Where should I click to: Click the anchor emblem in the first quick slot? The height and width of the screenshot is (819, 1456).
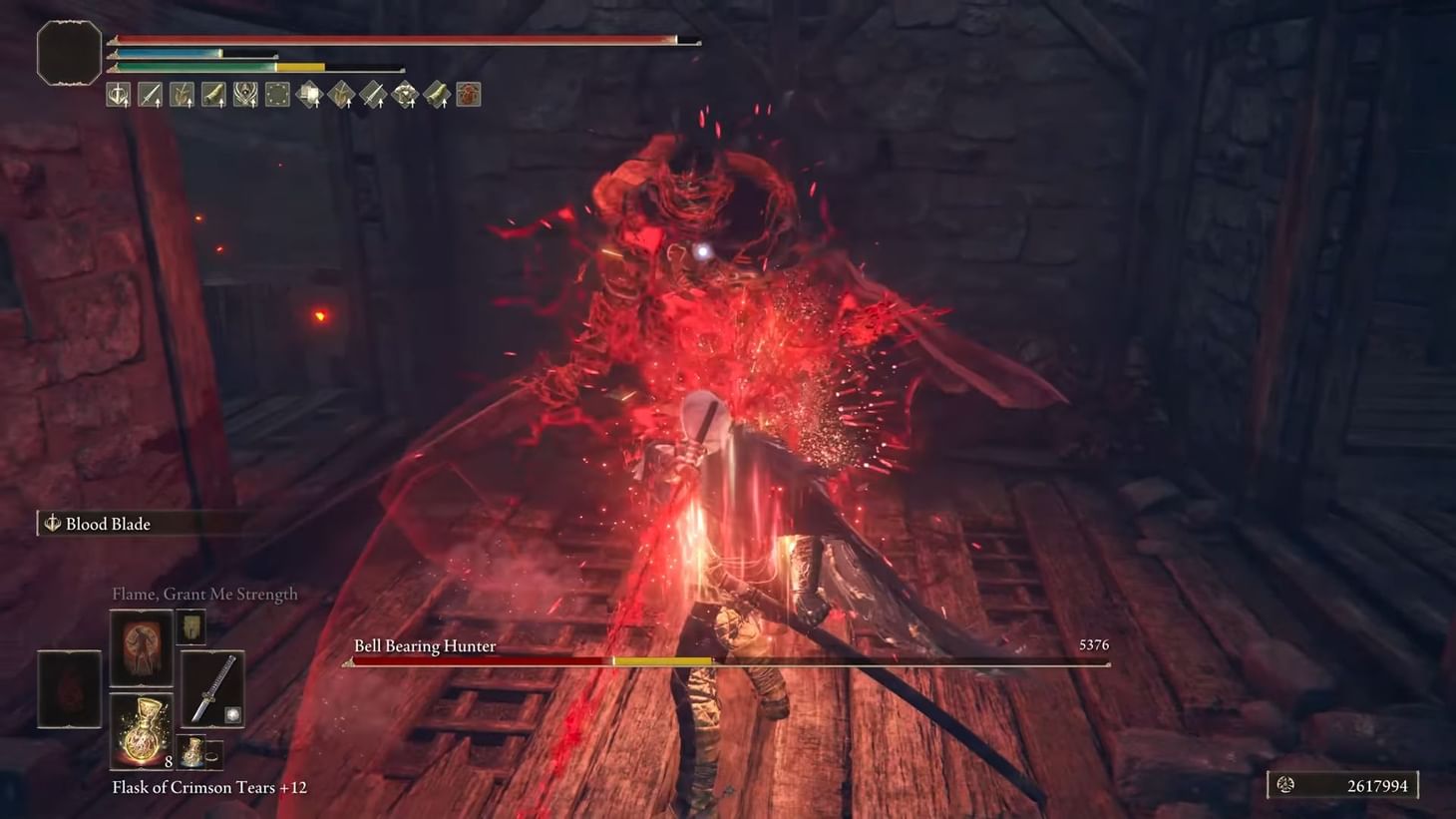pos(119,94)
